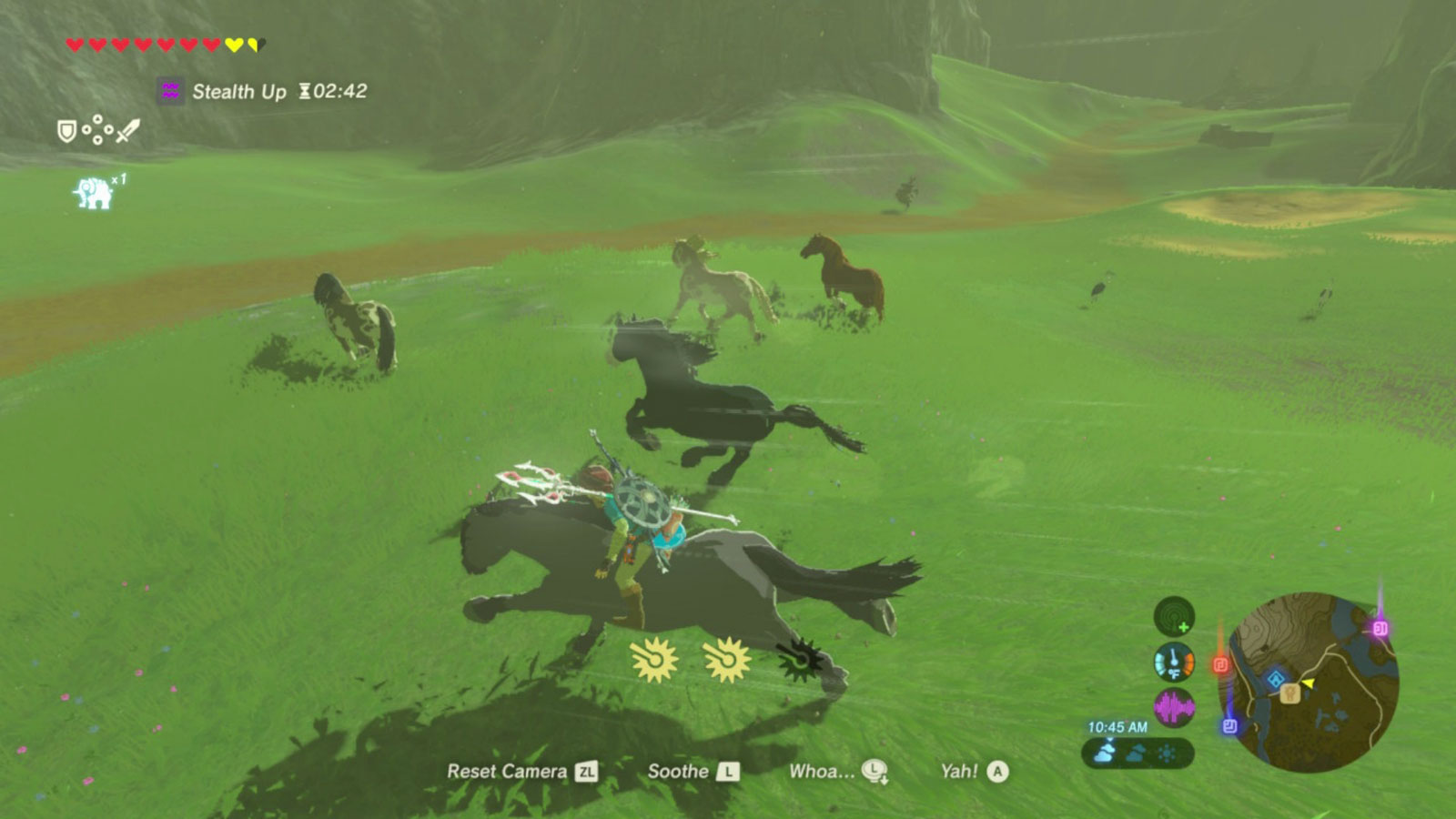Click the red shrine marker on the minimap

tap(1221, 663)
